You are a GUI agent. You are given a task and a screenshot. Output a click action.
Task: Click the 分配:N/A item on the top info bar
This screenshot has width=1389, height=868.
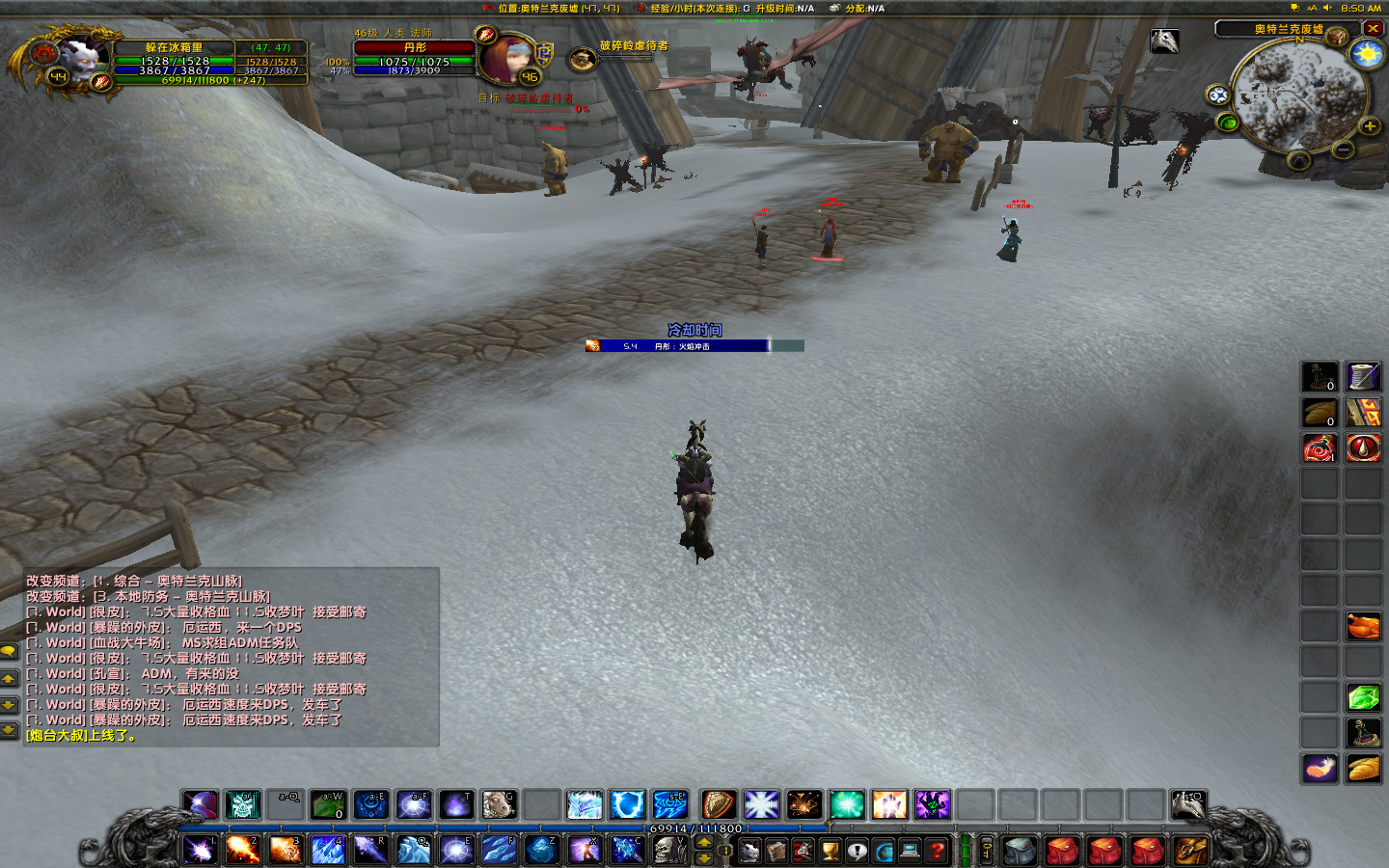click(857, 8)
